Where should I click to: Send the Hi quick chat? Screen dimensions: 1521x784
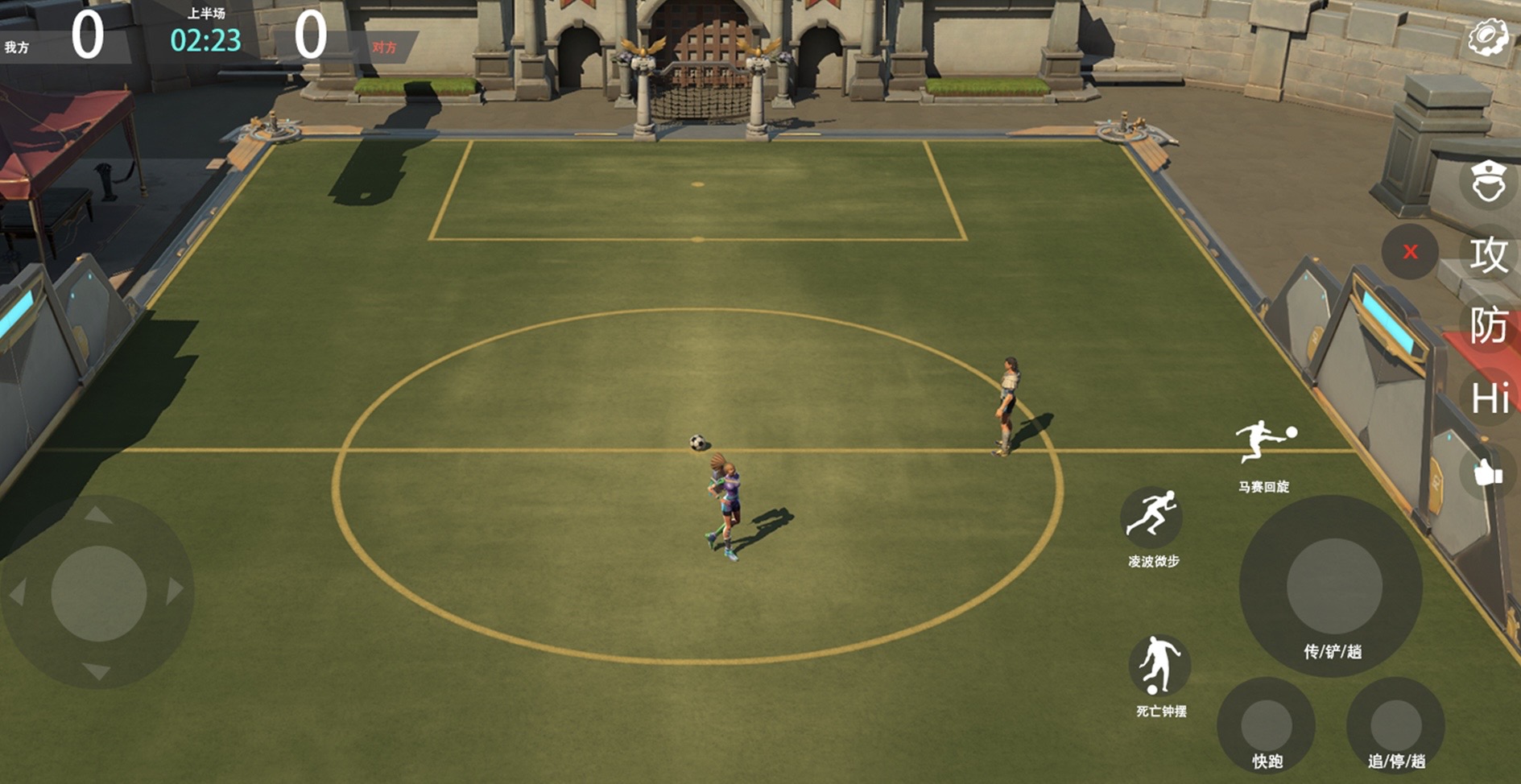1489,398
